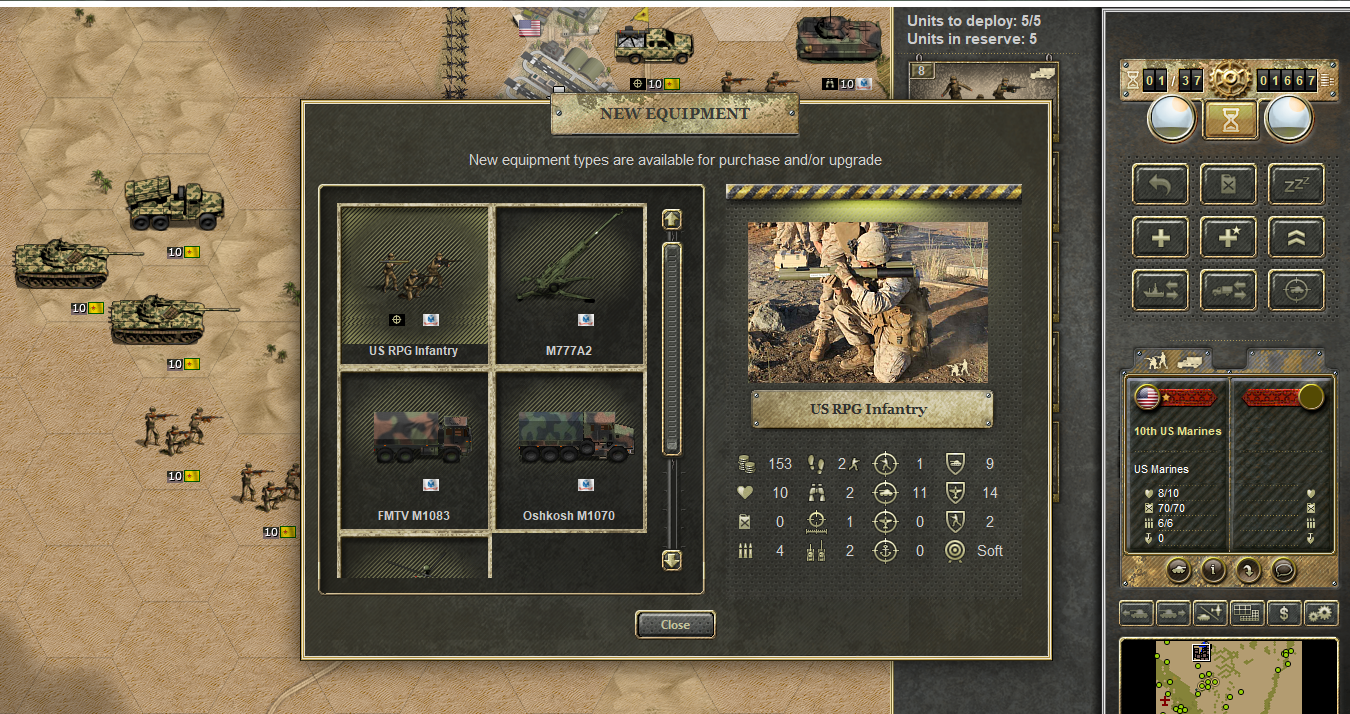Screen dimensions: 1350x714
Task: Close the New Equipment dialog
Action: click(675, 625)
